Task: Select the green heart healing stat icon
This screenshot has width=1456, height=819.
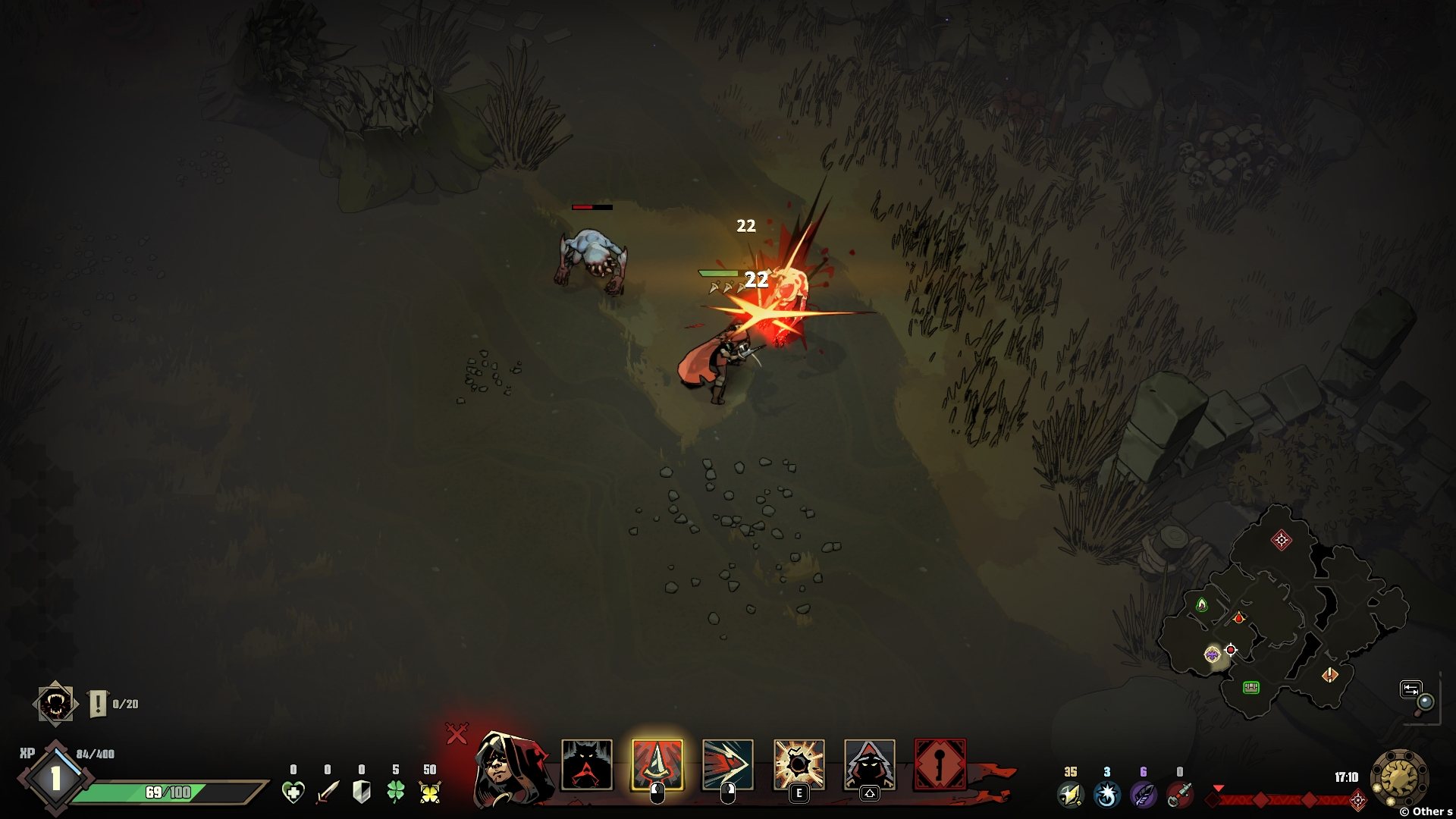Action: tap(293, 792)
